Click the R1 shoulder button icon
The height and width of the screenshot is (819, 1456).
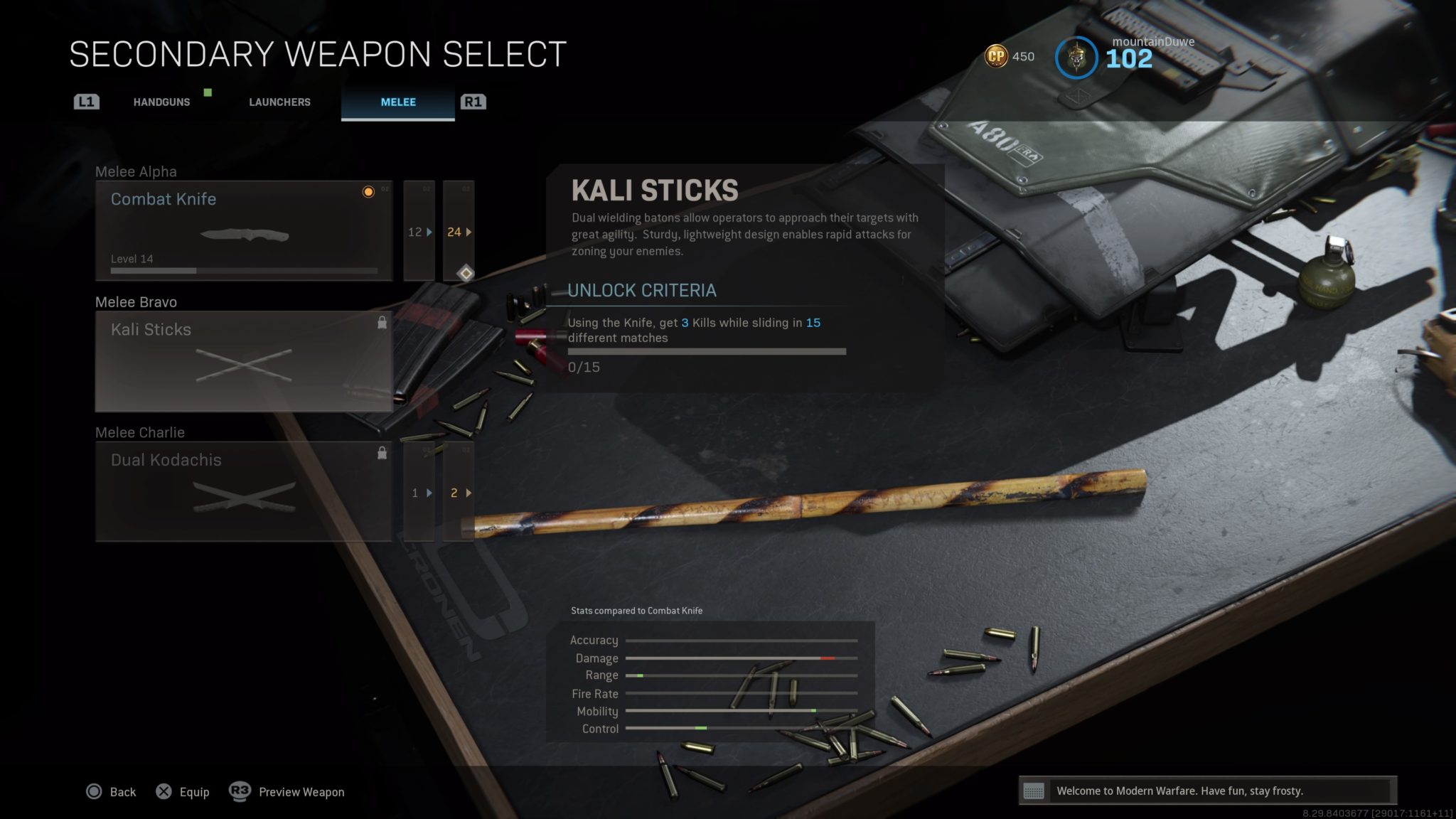point(473,102)
